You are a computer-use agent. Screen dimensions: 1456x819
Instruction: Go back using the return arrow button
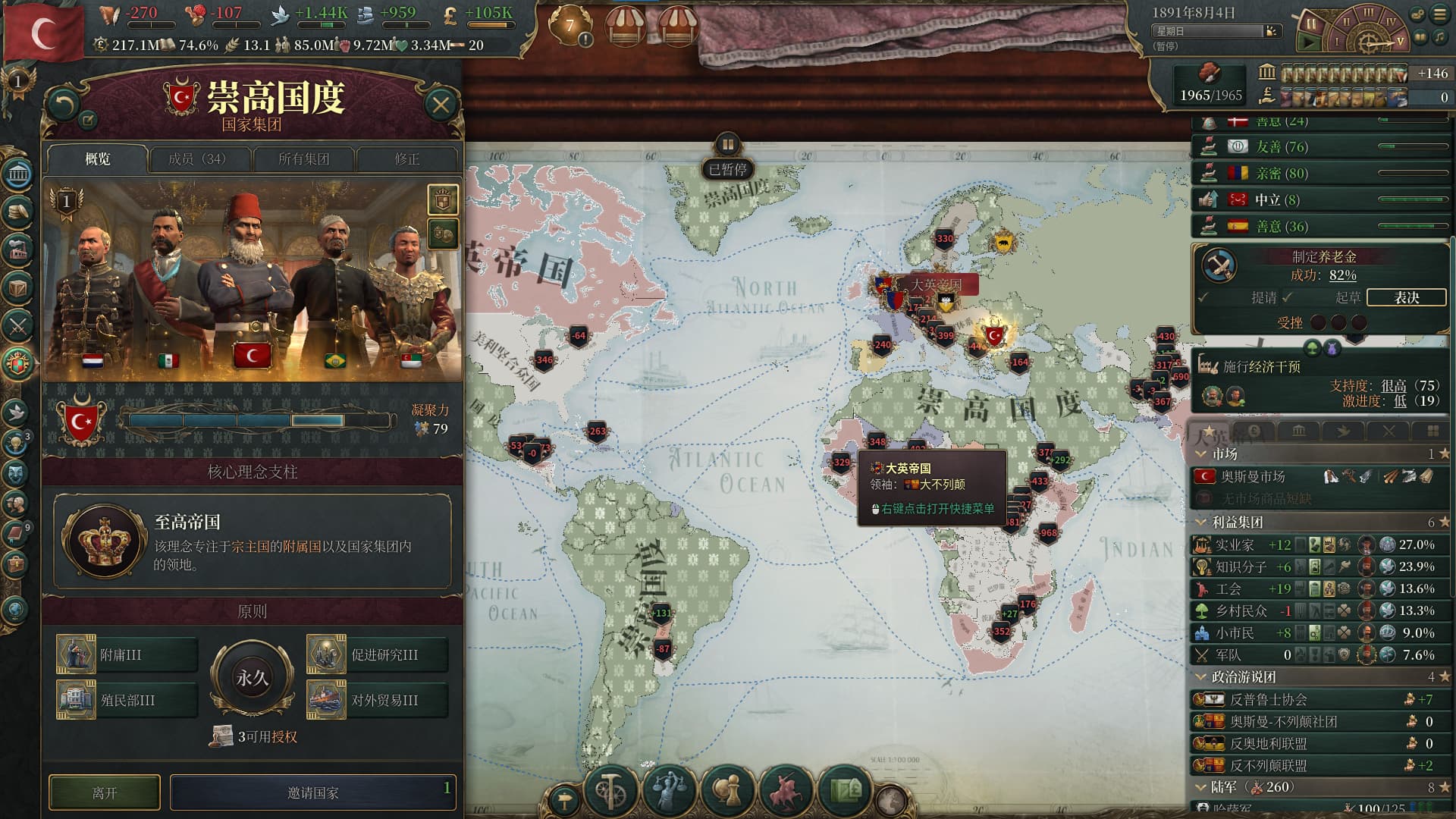63,105
